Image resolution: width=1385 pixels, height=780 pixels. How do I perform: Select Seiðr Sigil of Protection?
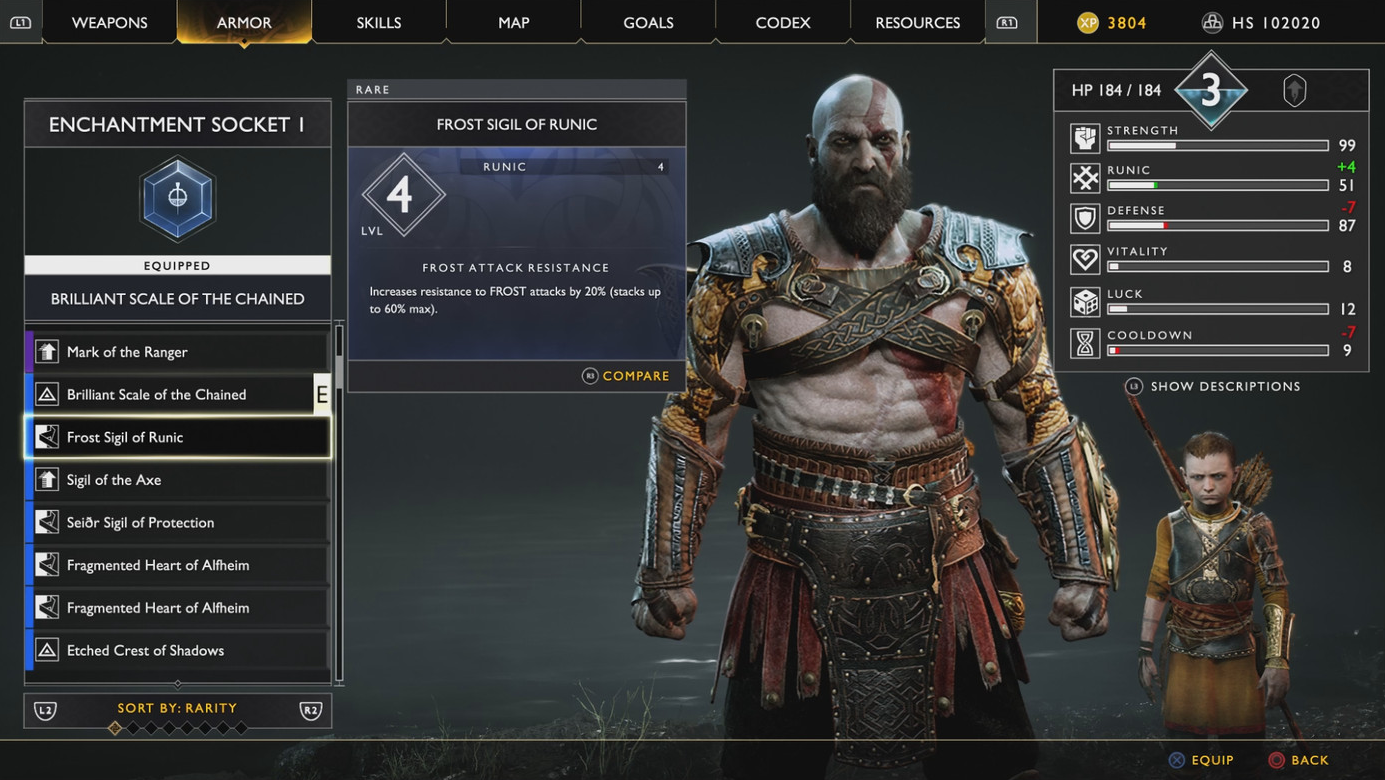177,523
